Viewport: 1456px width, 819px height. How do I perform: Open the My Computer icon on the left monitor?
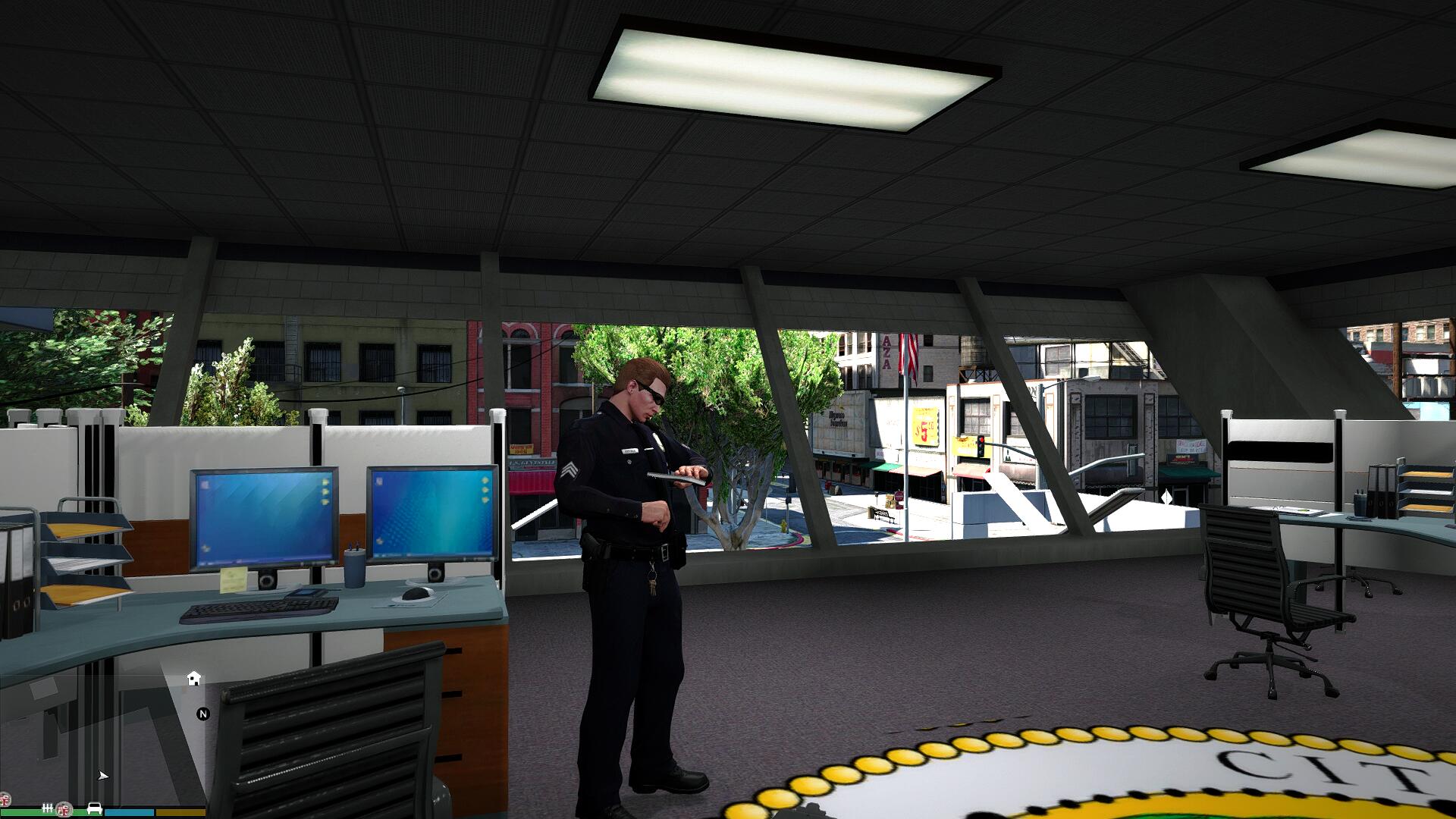[205, 484]
